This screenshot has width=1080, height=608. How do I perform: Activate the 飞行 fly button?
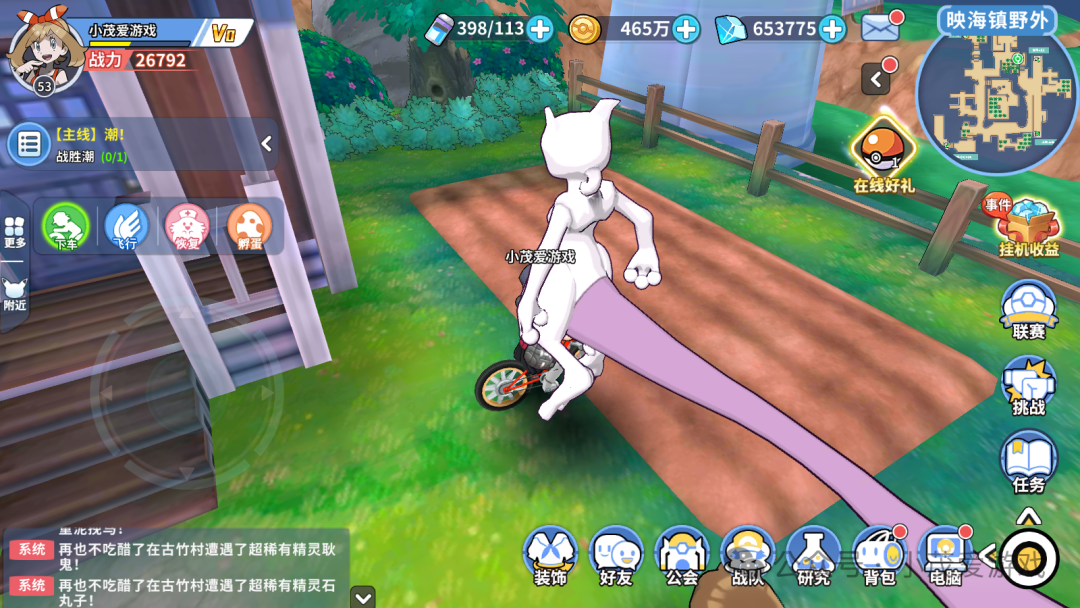tap(126, 226)
